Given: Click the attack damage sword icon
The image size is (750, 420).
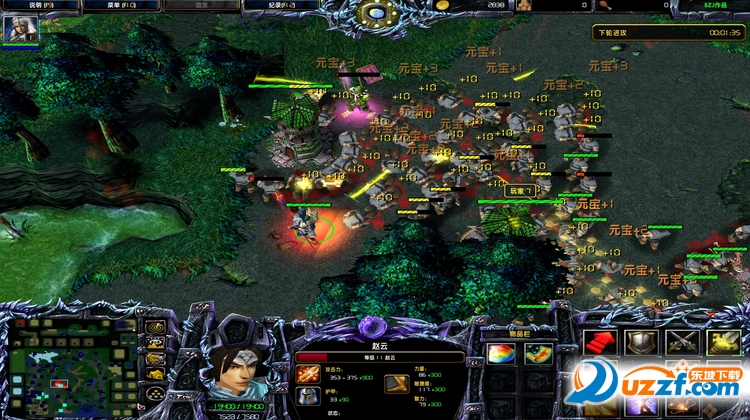Looking at the screenshot, I should point(308,375).
